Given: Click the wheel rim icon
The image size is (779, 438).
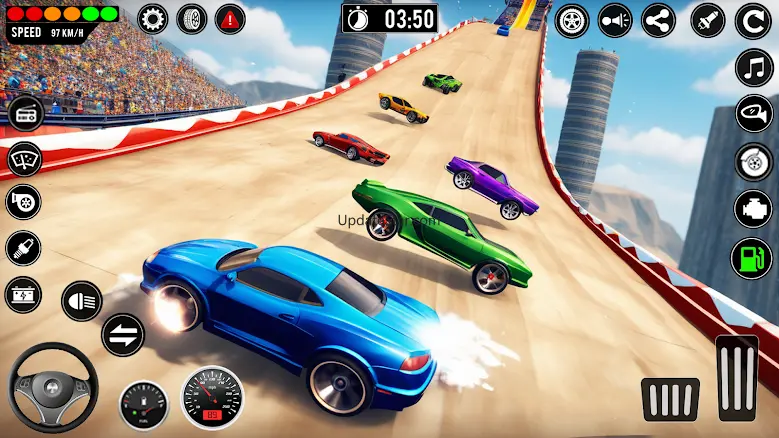Looking at the screenshot, I should [572, 20].
